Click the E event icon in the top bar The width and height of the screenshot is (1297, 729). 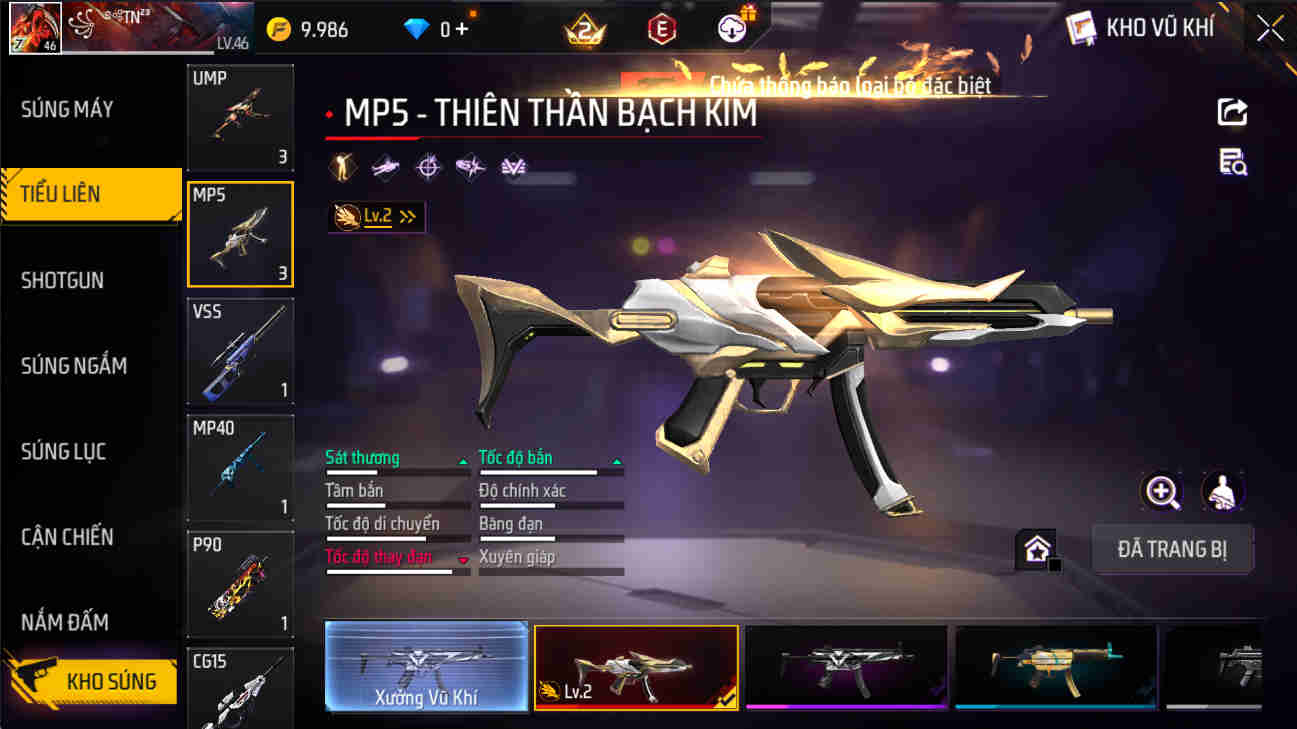click(663, 28)
